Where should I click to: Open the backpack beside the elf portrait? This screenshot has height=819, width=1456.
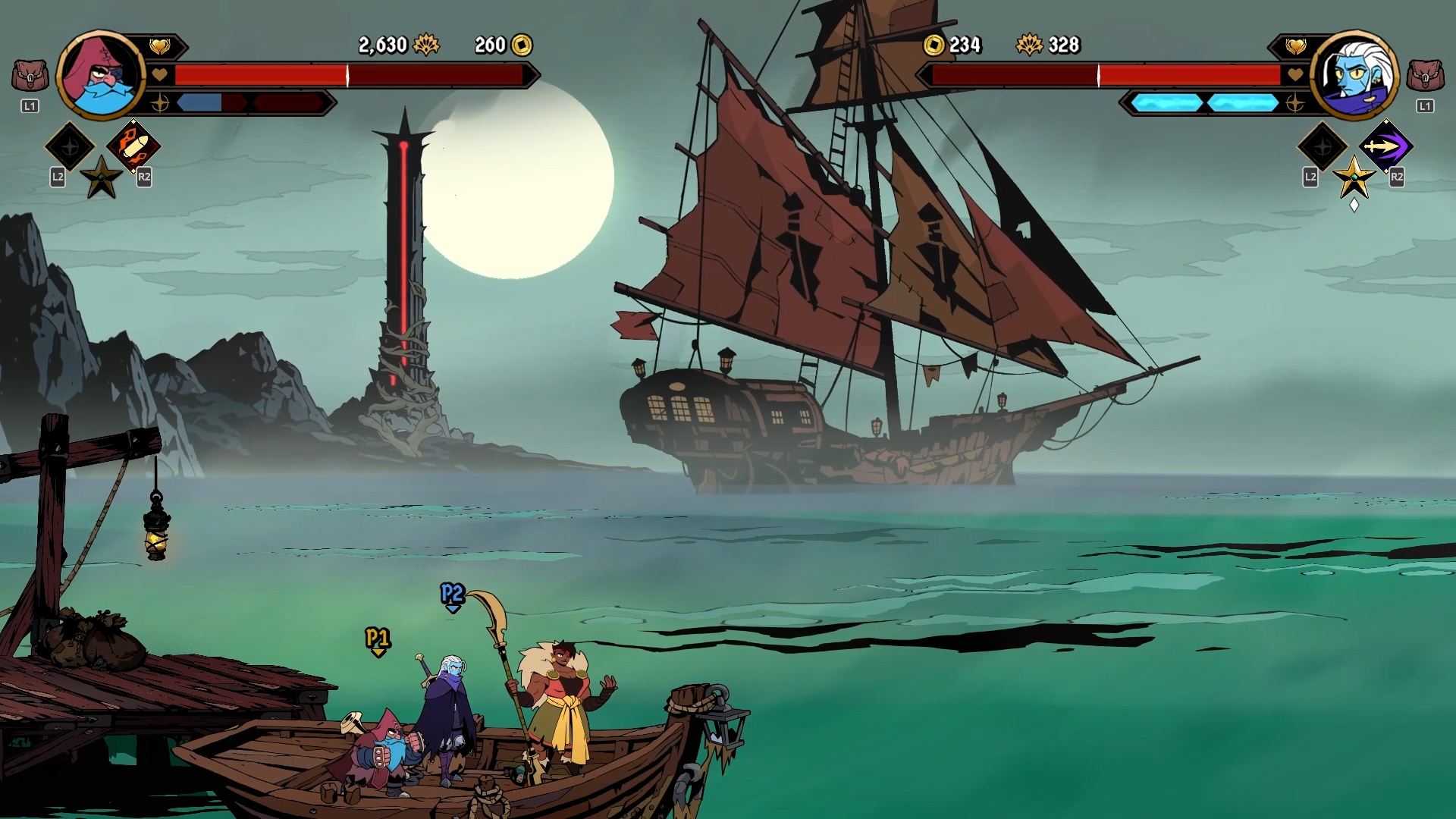(1425, 76)
